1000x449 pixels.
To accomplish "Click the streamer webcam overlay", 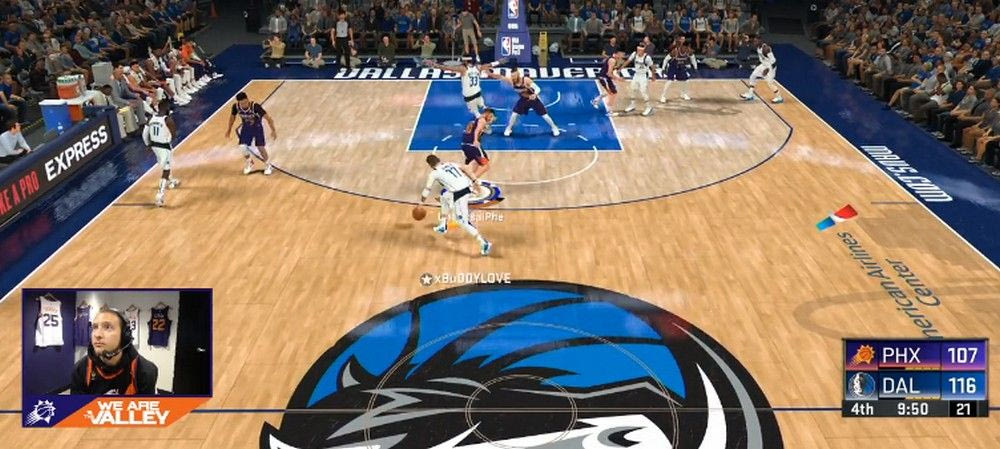I will coord(117,342).
